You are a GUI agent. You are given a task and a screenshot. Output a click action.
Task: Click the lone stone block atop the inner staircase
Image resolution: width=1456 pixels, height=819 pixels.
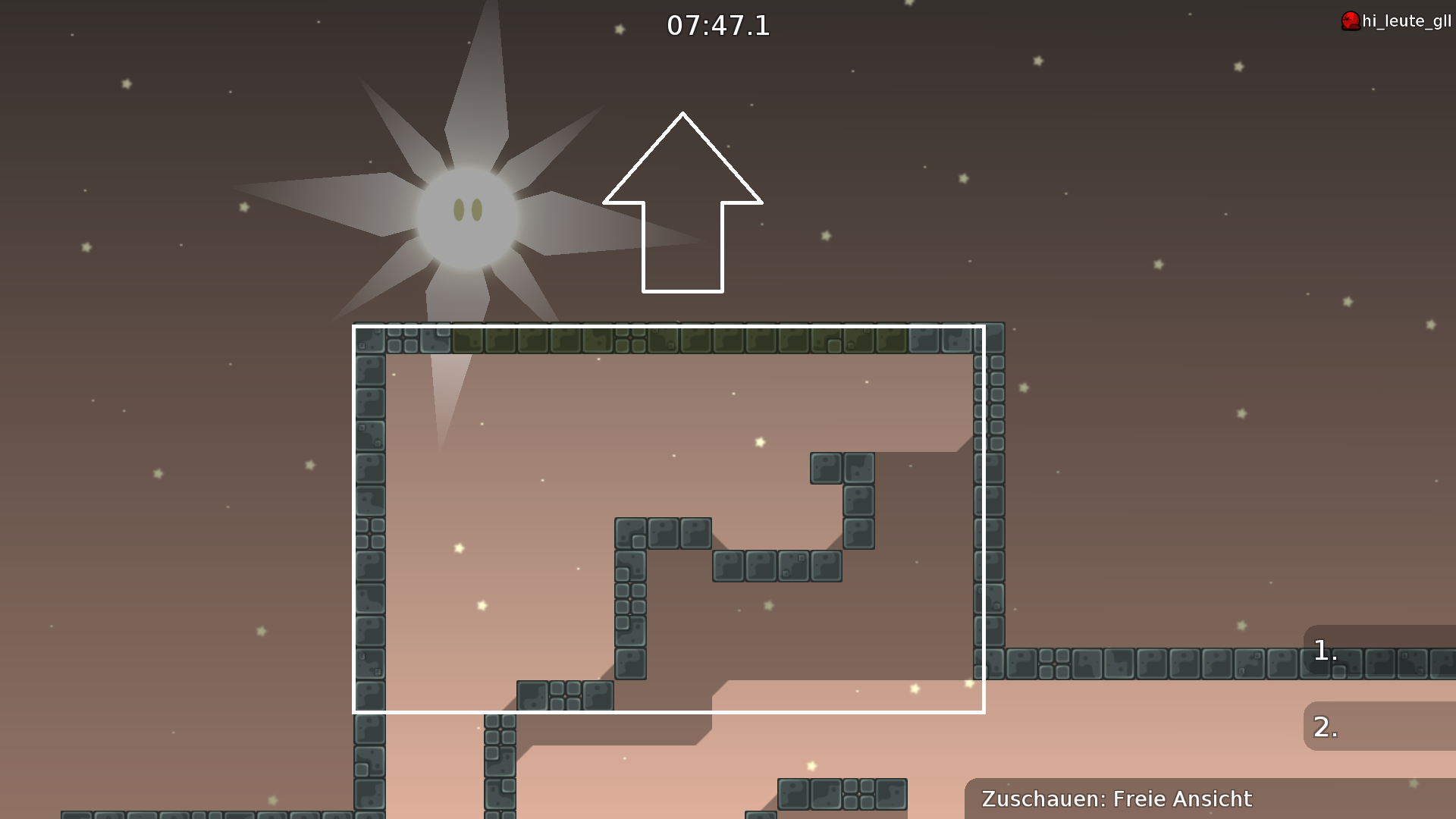pyautogui.click(x=827, y=466)
